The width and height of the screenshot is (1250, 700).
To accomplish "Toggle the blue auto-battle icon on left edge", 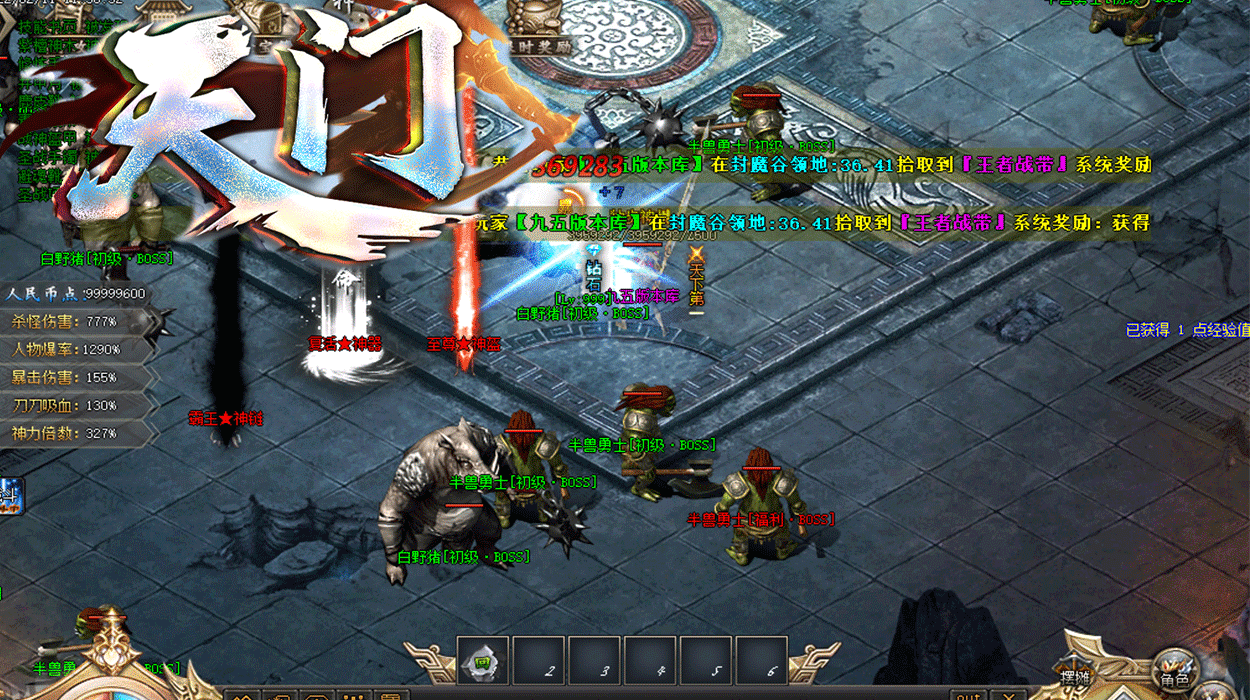I will [x=11, y=497].
